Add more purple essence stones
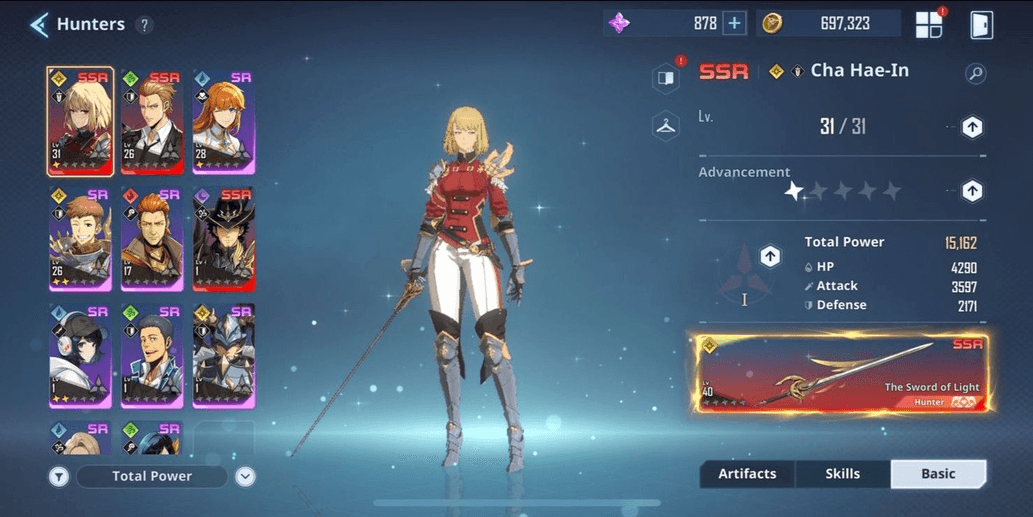1033x517 pixels. pos(734,24)
